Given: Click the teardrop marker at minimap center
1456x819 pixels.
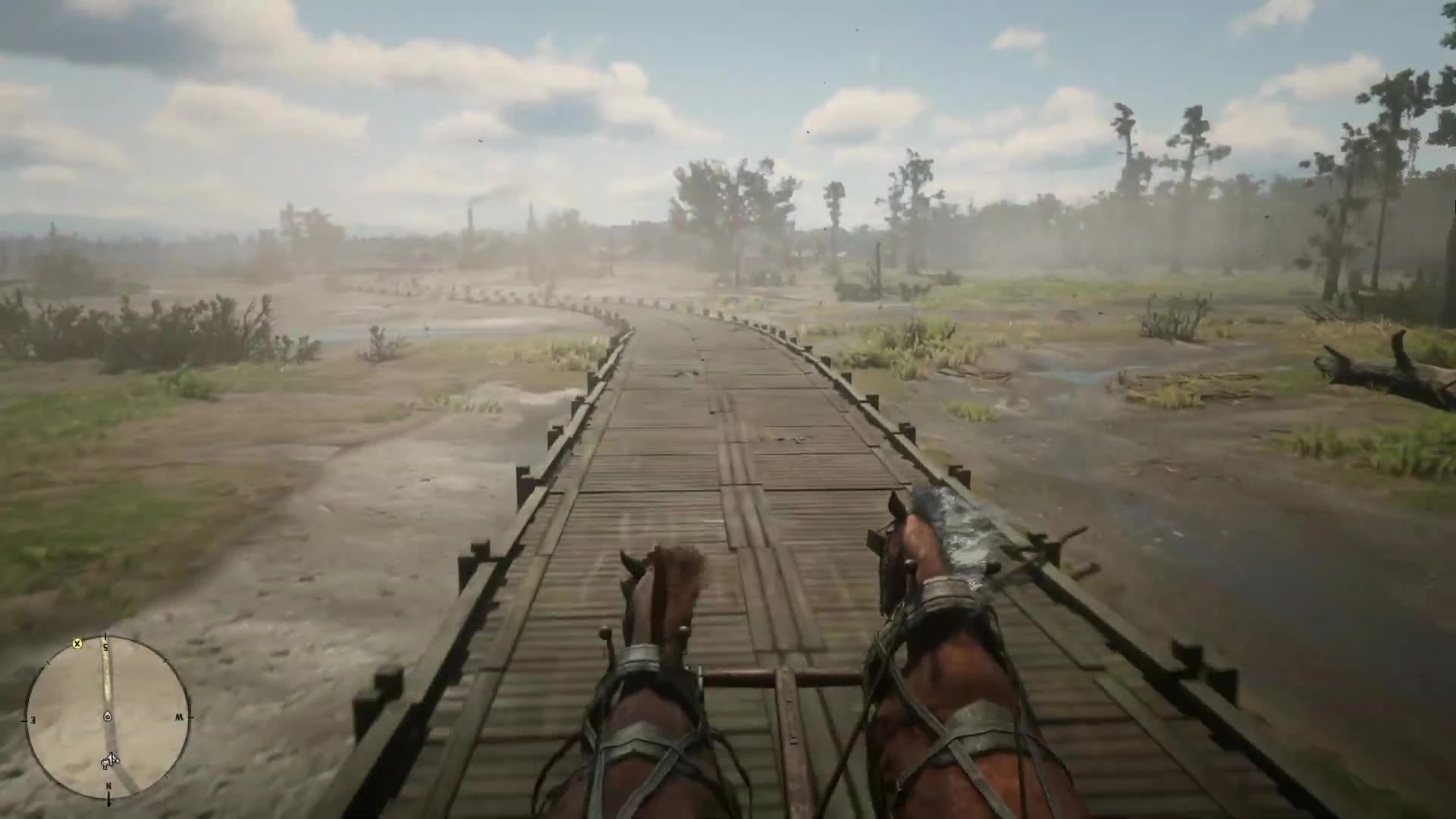Looking at the screenshot, I should (x=107, y=716).
